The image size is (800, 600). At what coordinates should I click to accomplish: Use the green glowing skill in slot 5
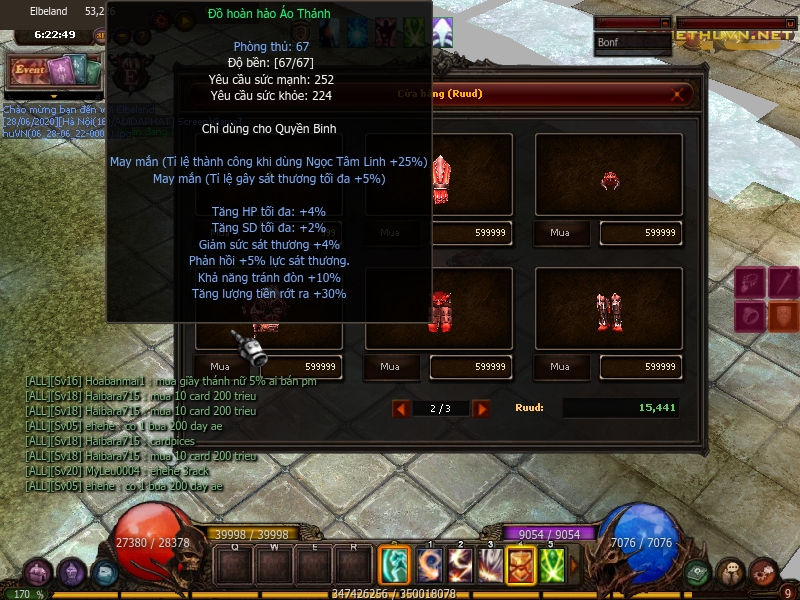[552, 565]
